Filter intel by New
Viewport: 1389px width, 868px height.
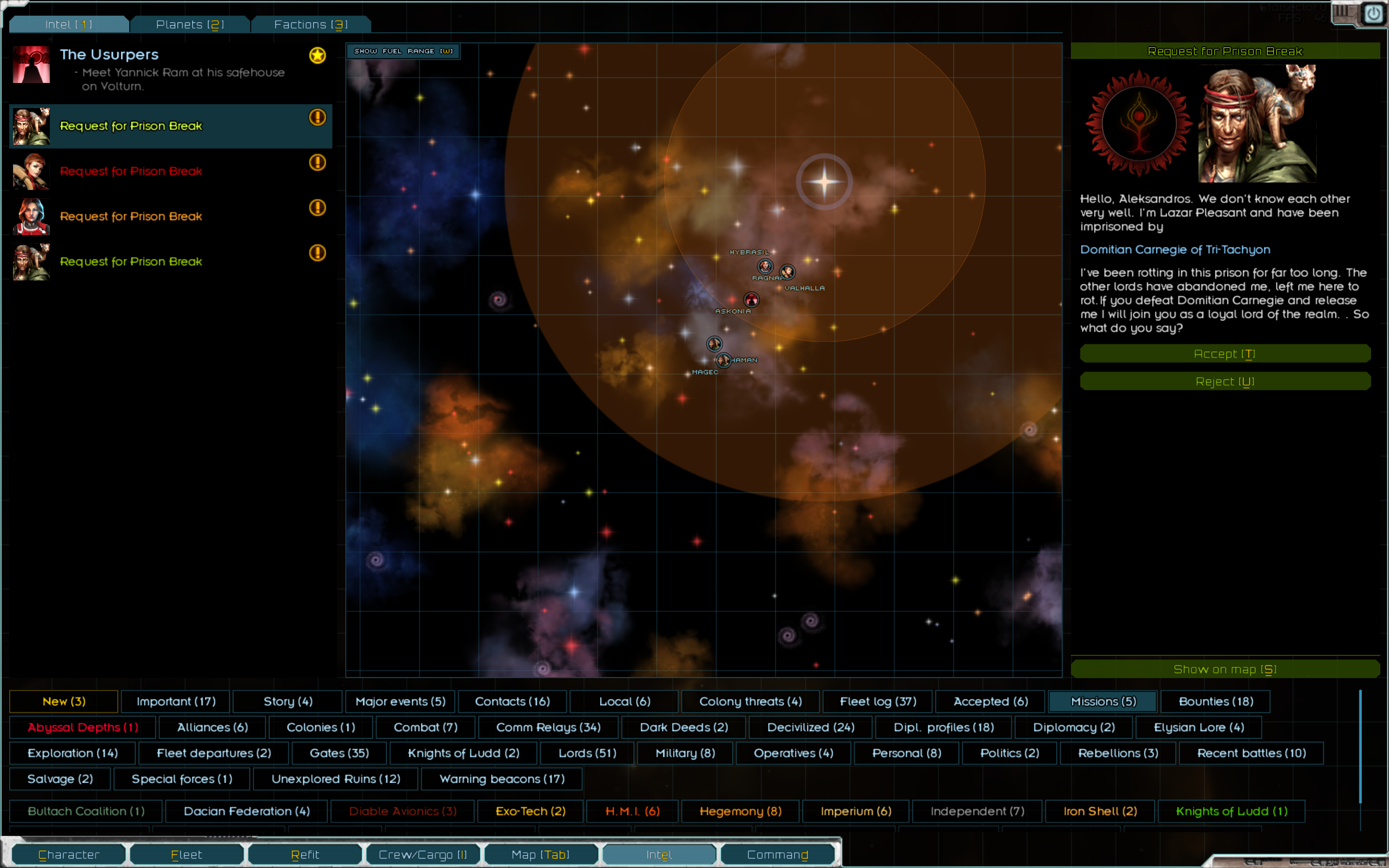[x=64, y=701]
